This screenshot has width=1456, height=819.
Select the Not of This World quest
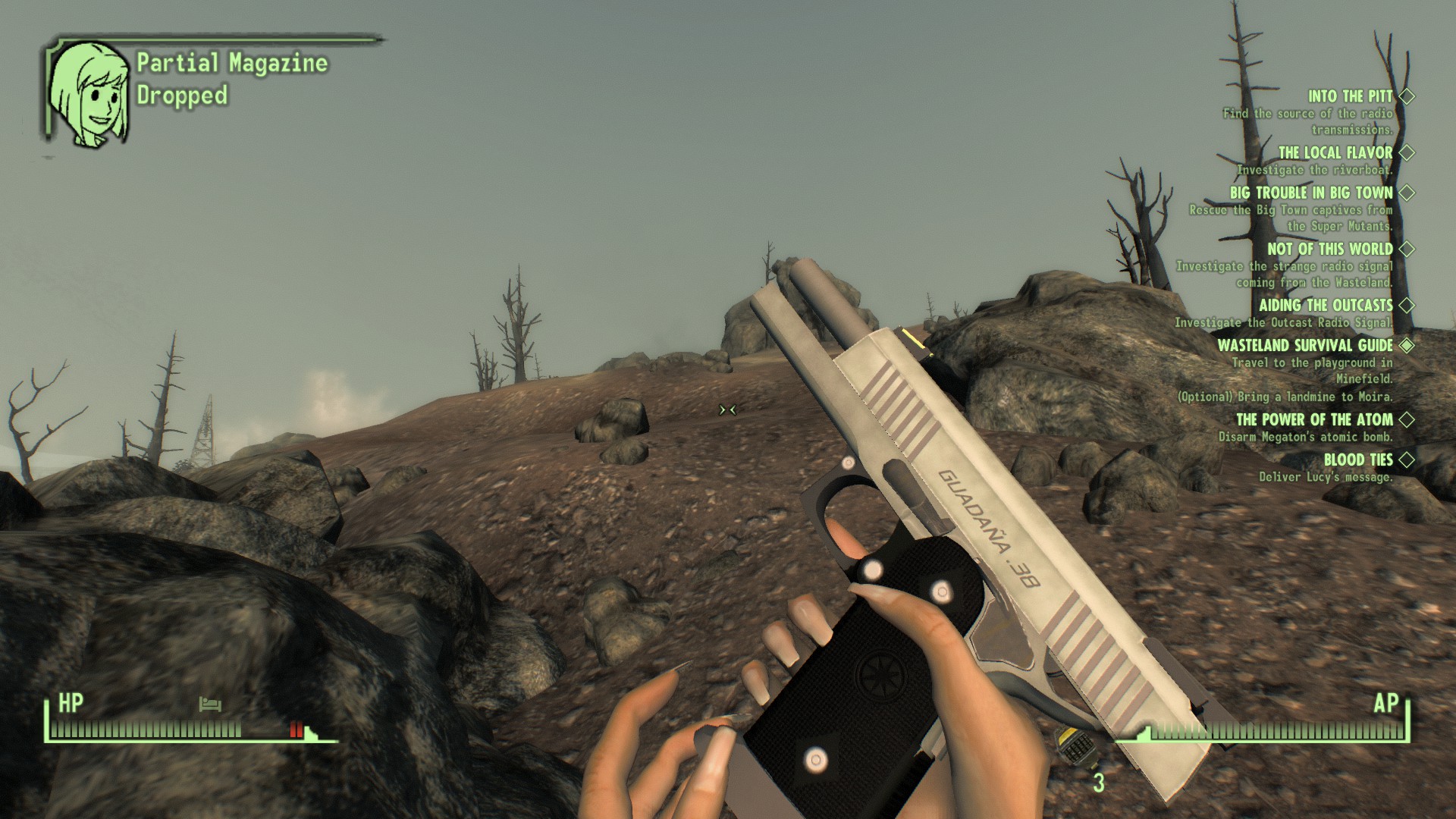tap(1329, 249)
